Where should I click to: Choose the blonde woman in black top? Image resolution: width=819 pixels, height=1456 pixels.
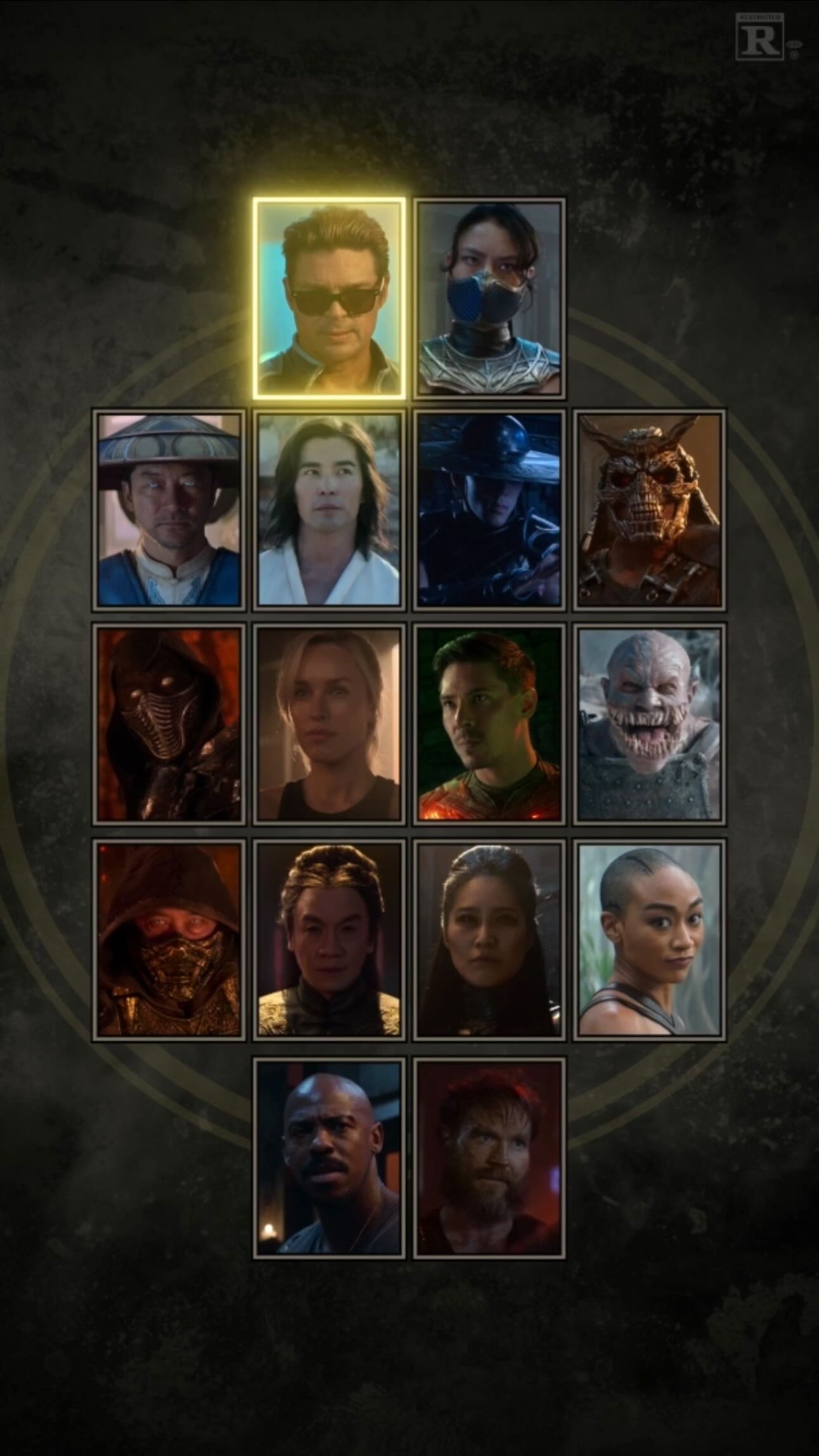[x=329, y=724]
